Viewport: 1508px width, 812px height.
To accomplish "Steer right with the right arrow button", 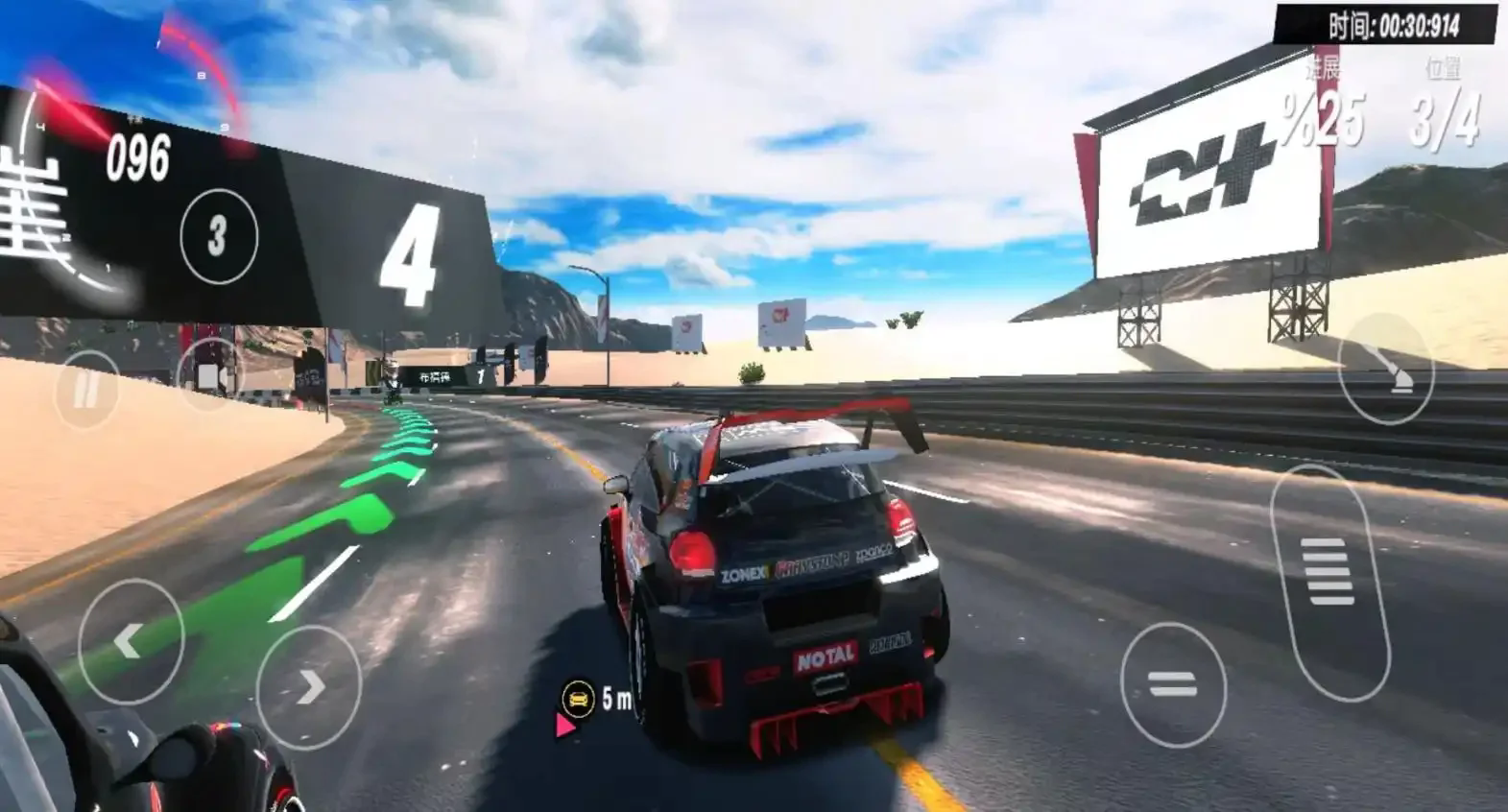I will point(309,686).
